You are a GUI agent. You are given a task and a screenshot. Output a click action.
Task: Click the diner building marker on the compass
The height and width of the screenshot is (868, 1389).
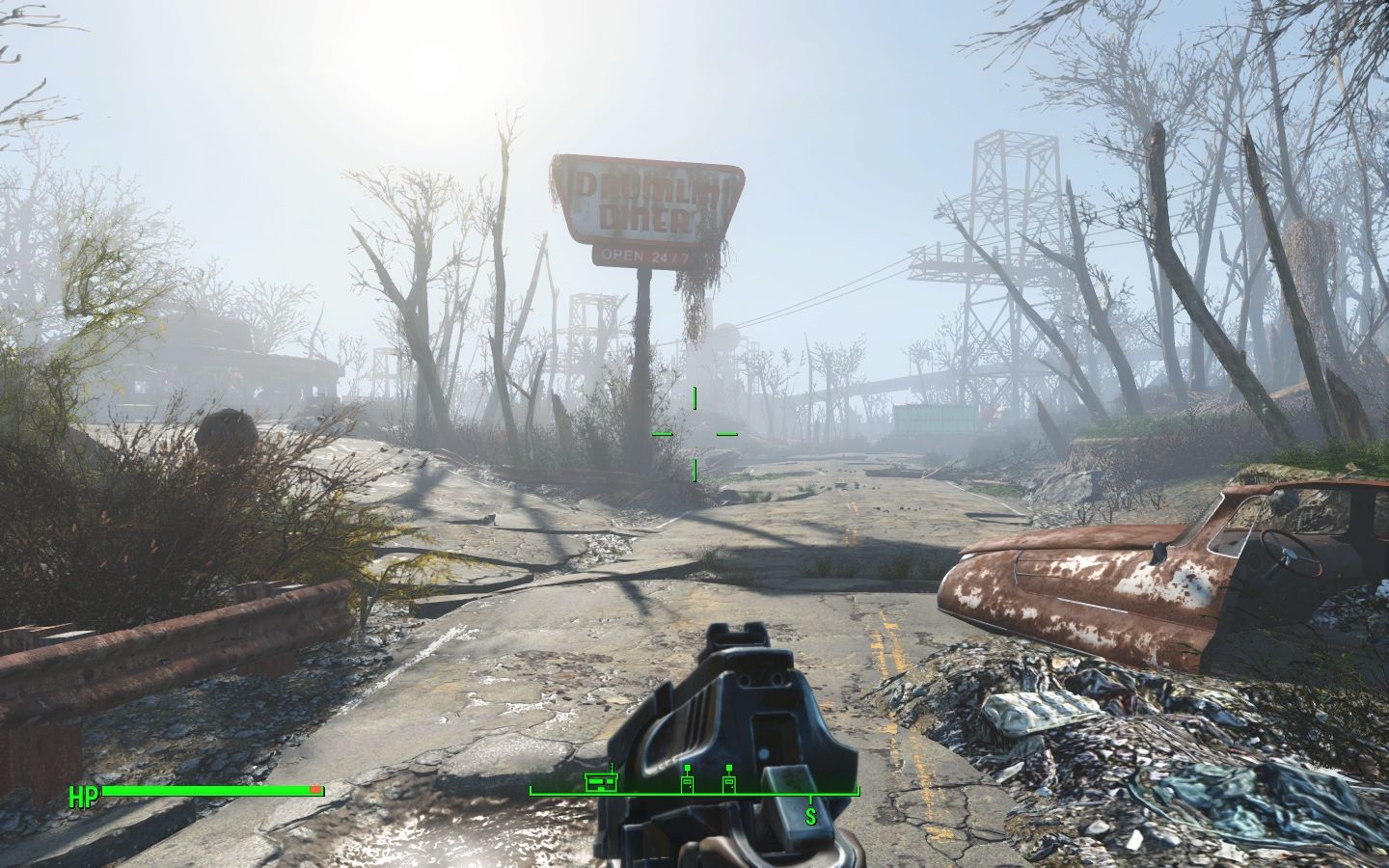pos(603,780)
